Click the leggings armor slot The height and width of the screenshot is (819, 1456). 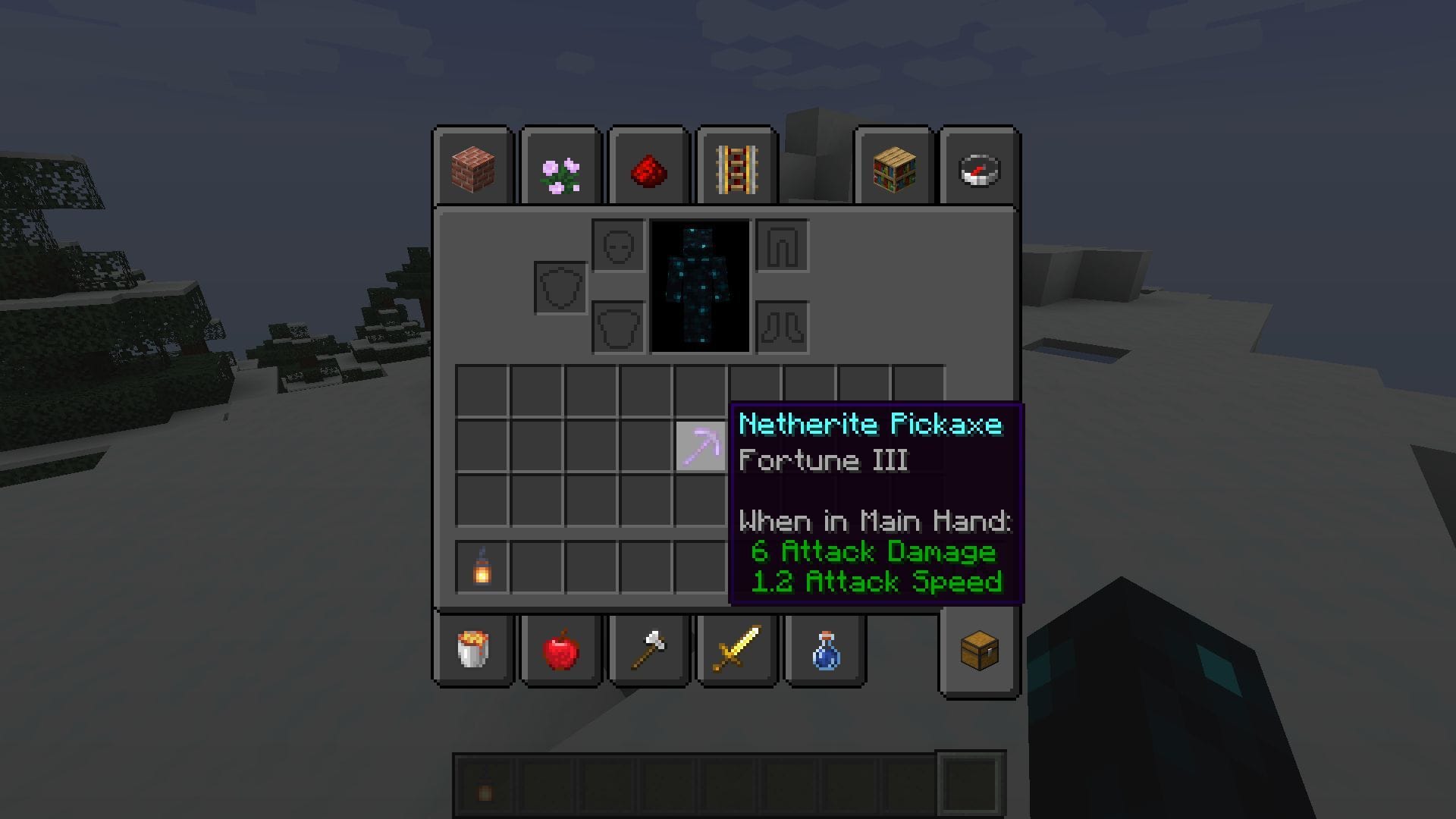coord(783,244)
